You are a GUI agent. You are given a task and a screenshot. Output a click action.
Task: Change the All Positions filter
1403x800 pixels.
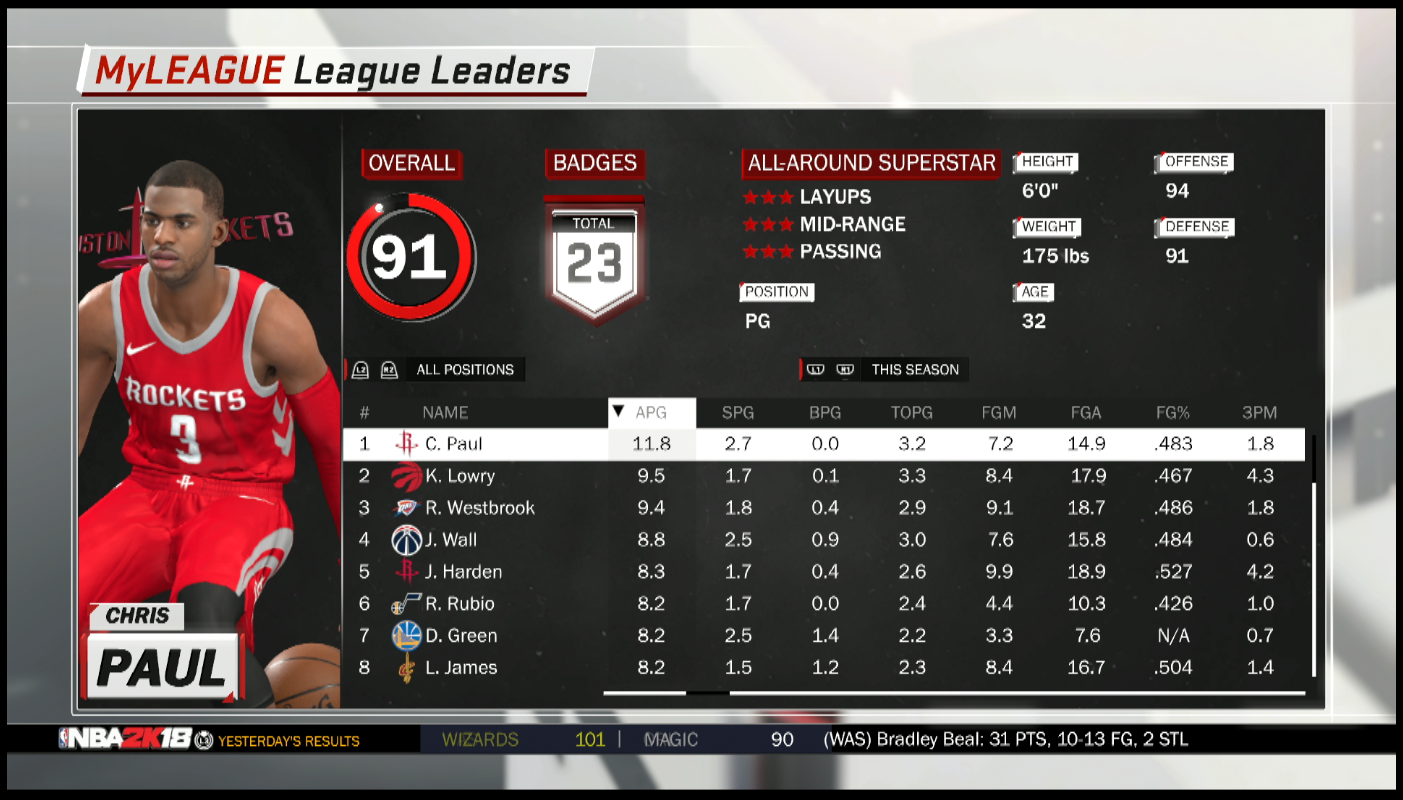[x=464, y=370]
